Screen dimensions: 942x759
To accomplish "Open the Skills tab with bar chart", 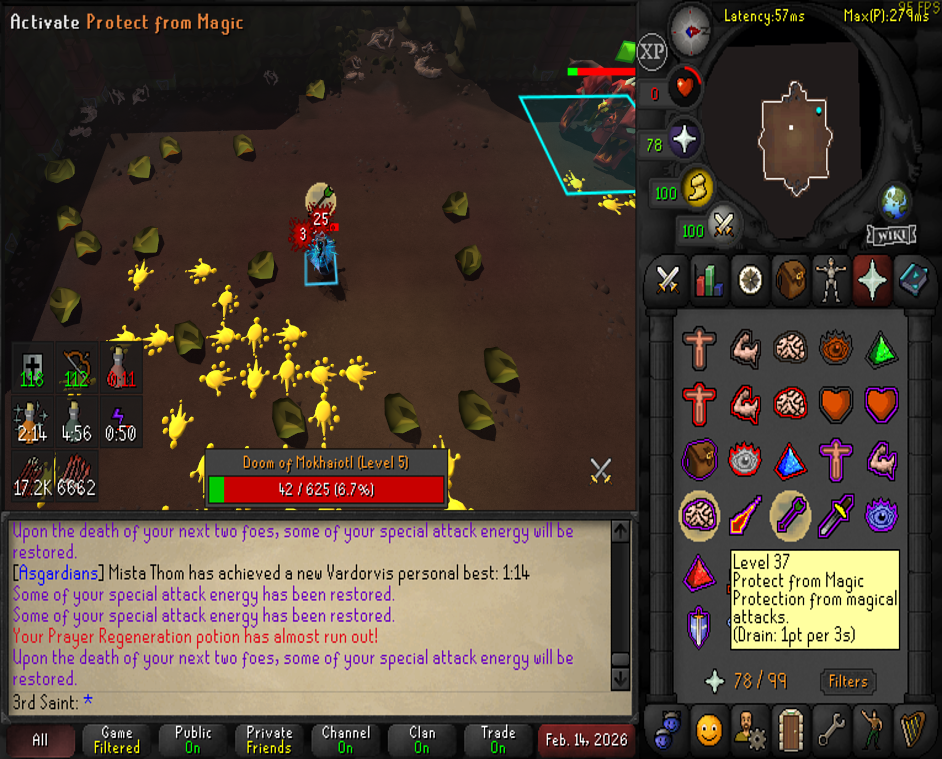I will (x=708, y=279).
